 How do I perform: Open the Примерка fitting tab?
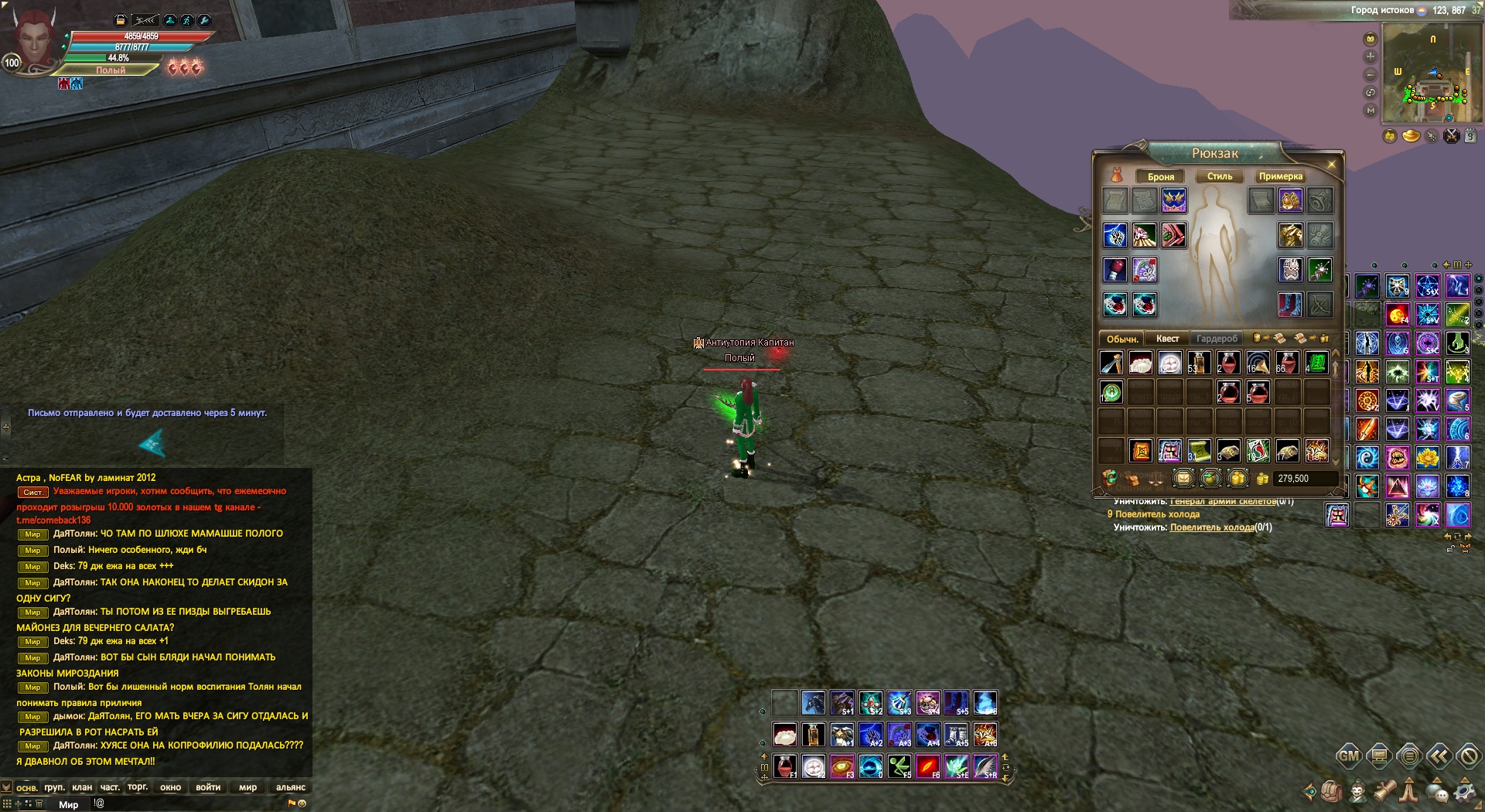click(1280, 176)
